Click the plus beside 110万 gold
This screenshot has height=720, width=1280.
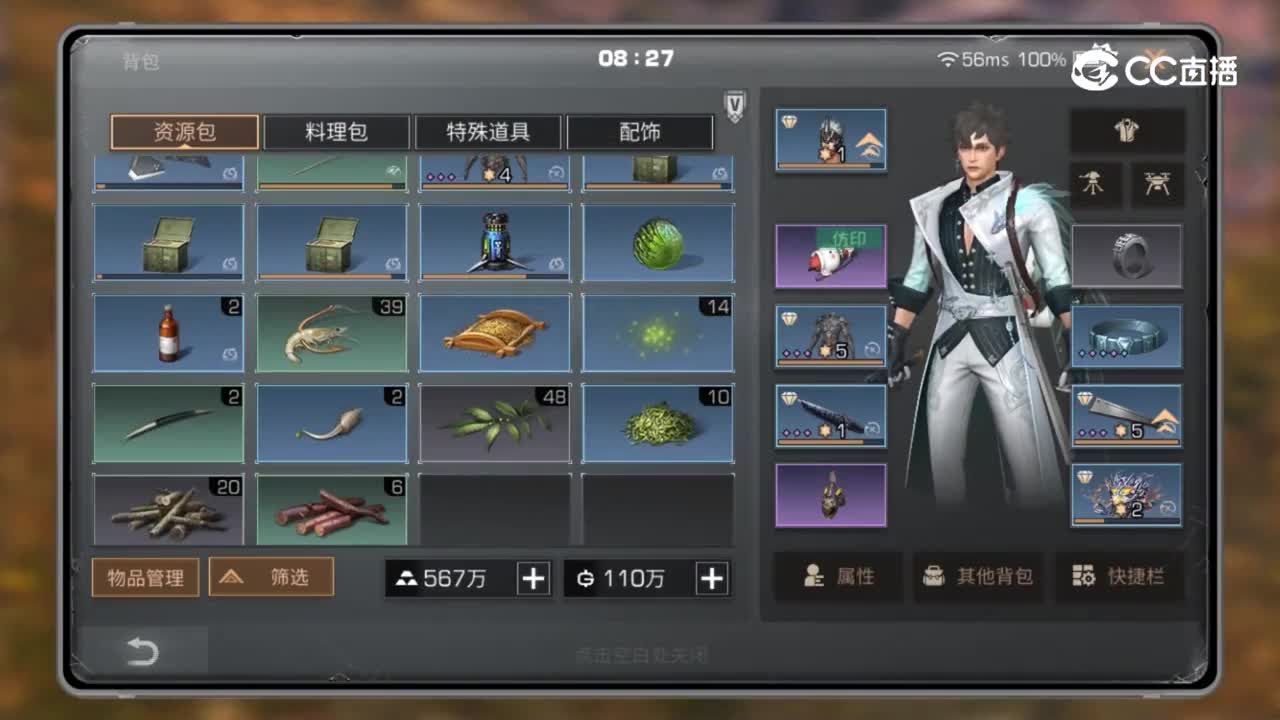pyautogui.click(x=712, y=577)
